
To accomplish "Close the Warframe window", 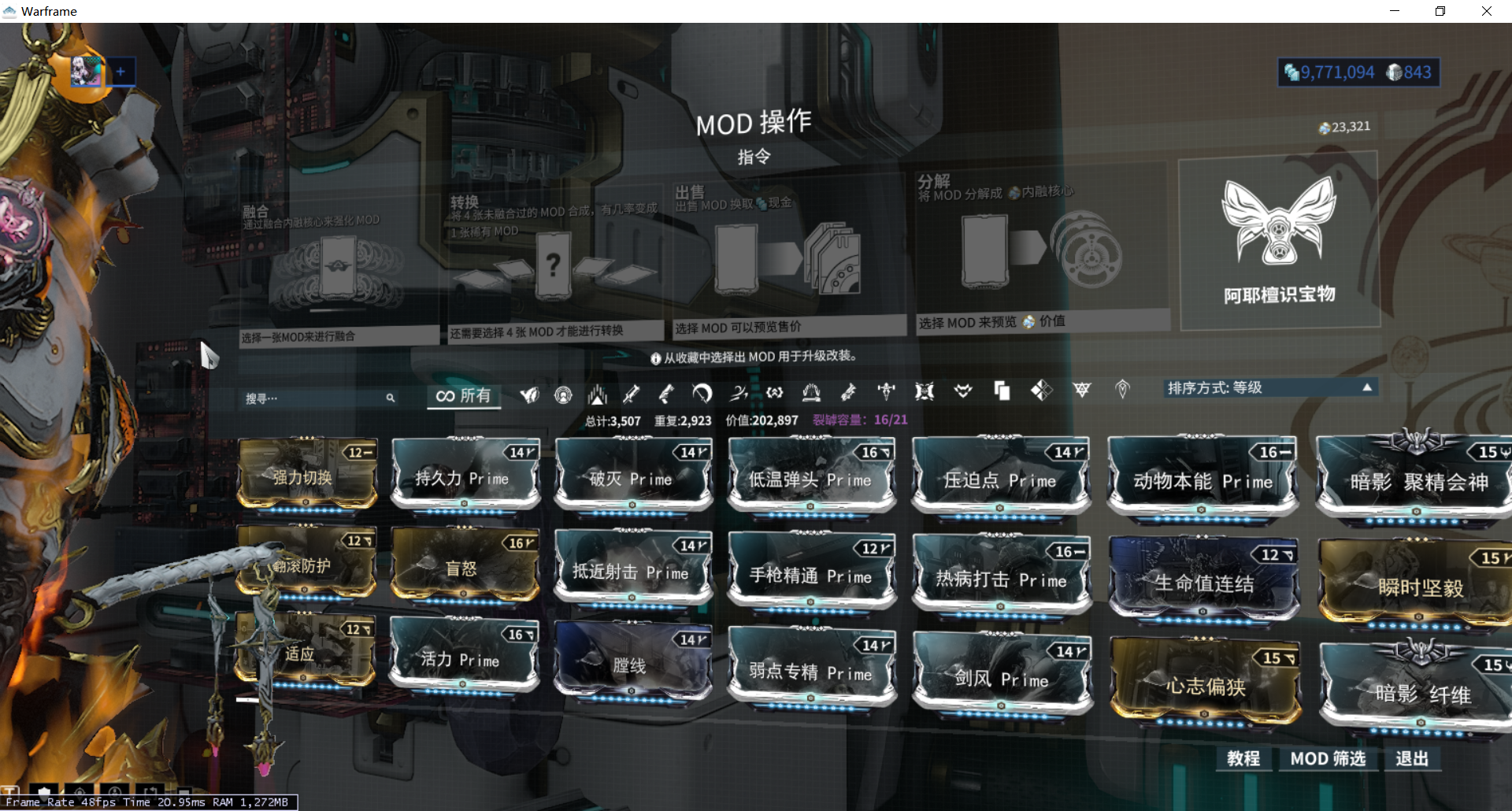I will tap(1486, 11).
